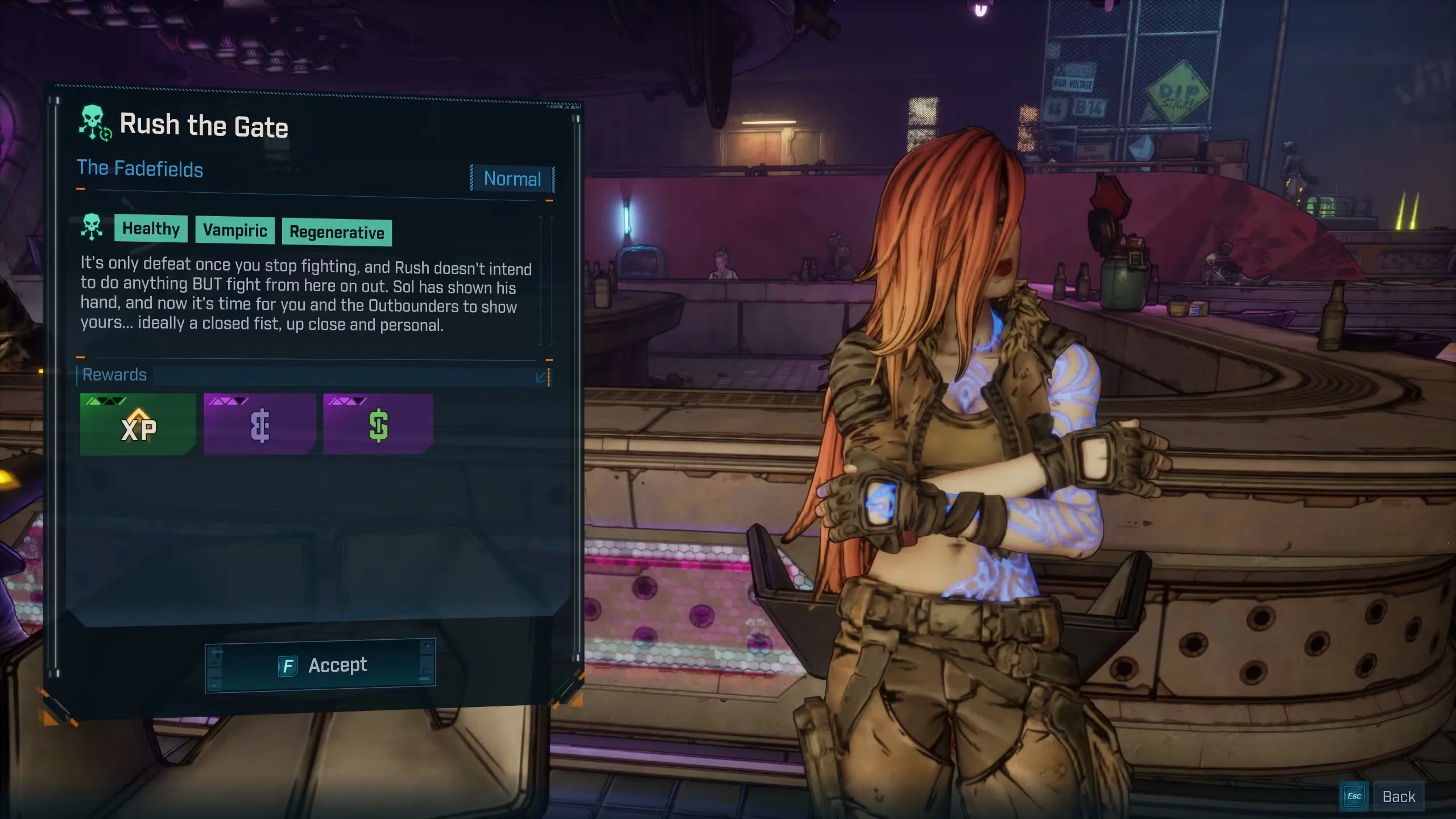Click the Vampiric modifier tag
1456x819 pixels.
pyautogui.click(x=235, y=230)
